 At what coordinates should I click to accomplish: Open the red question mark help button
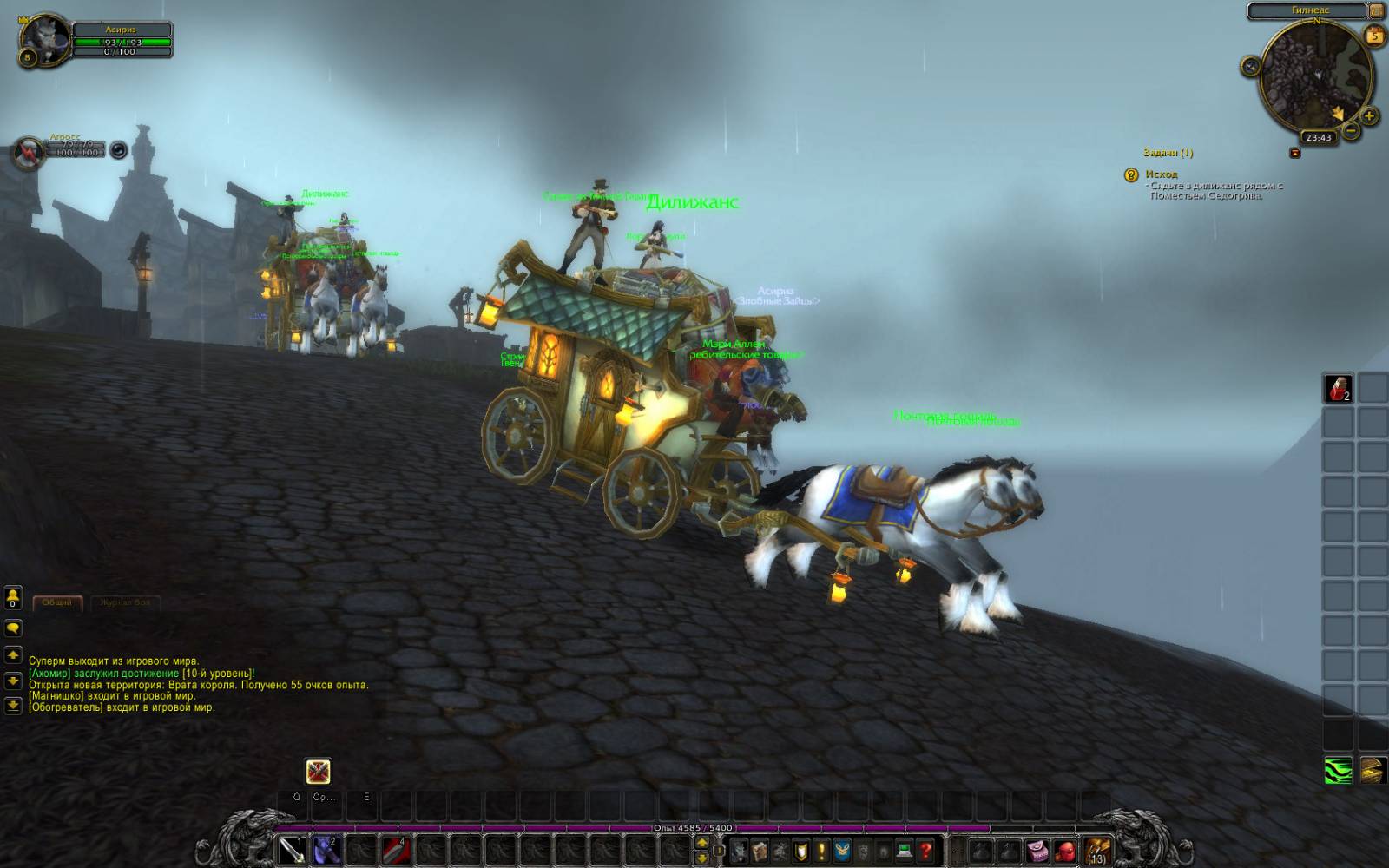point(926,851)
